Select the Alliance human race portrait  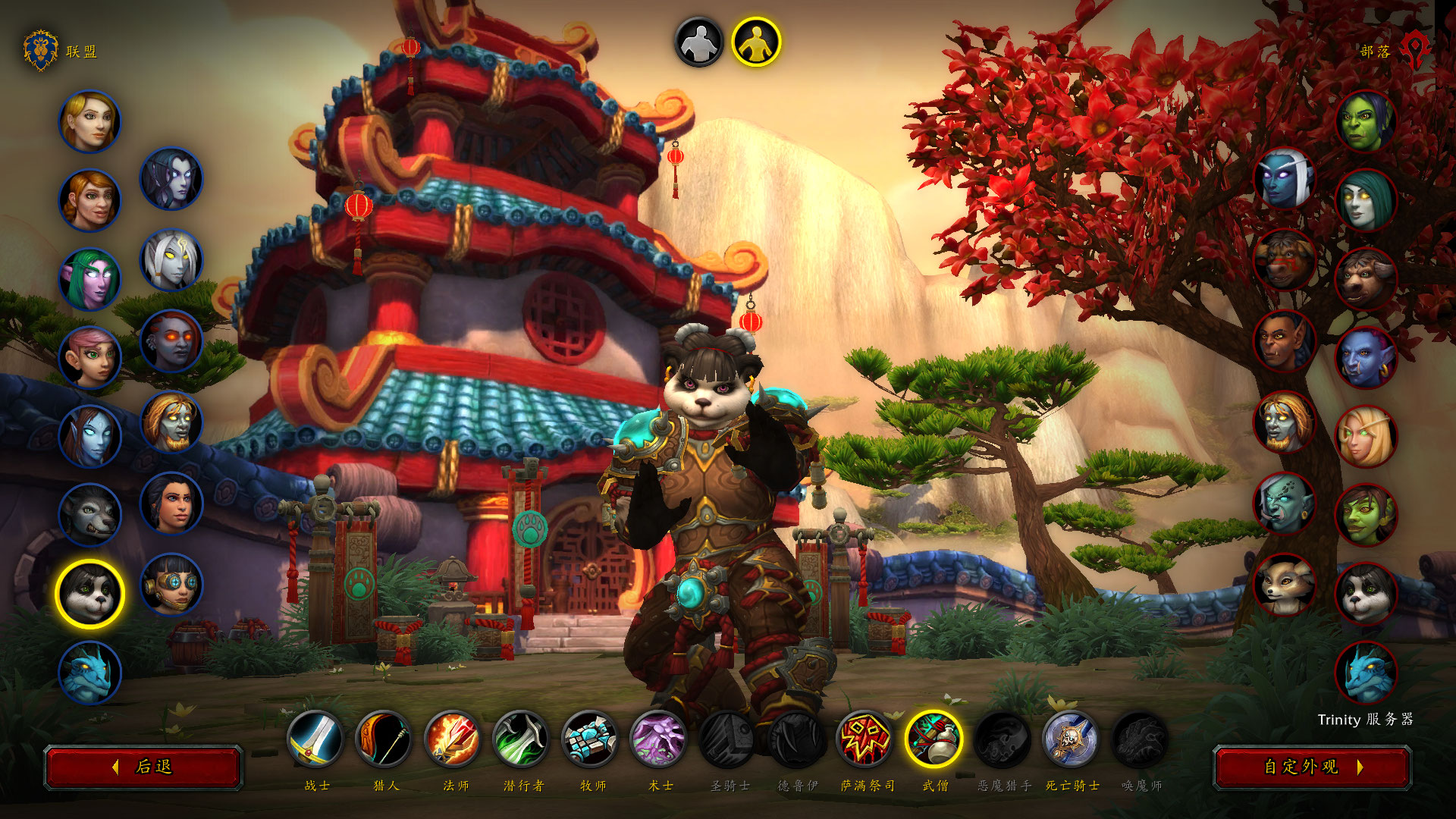pos(89,121)
